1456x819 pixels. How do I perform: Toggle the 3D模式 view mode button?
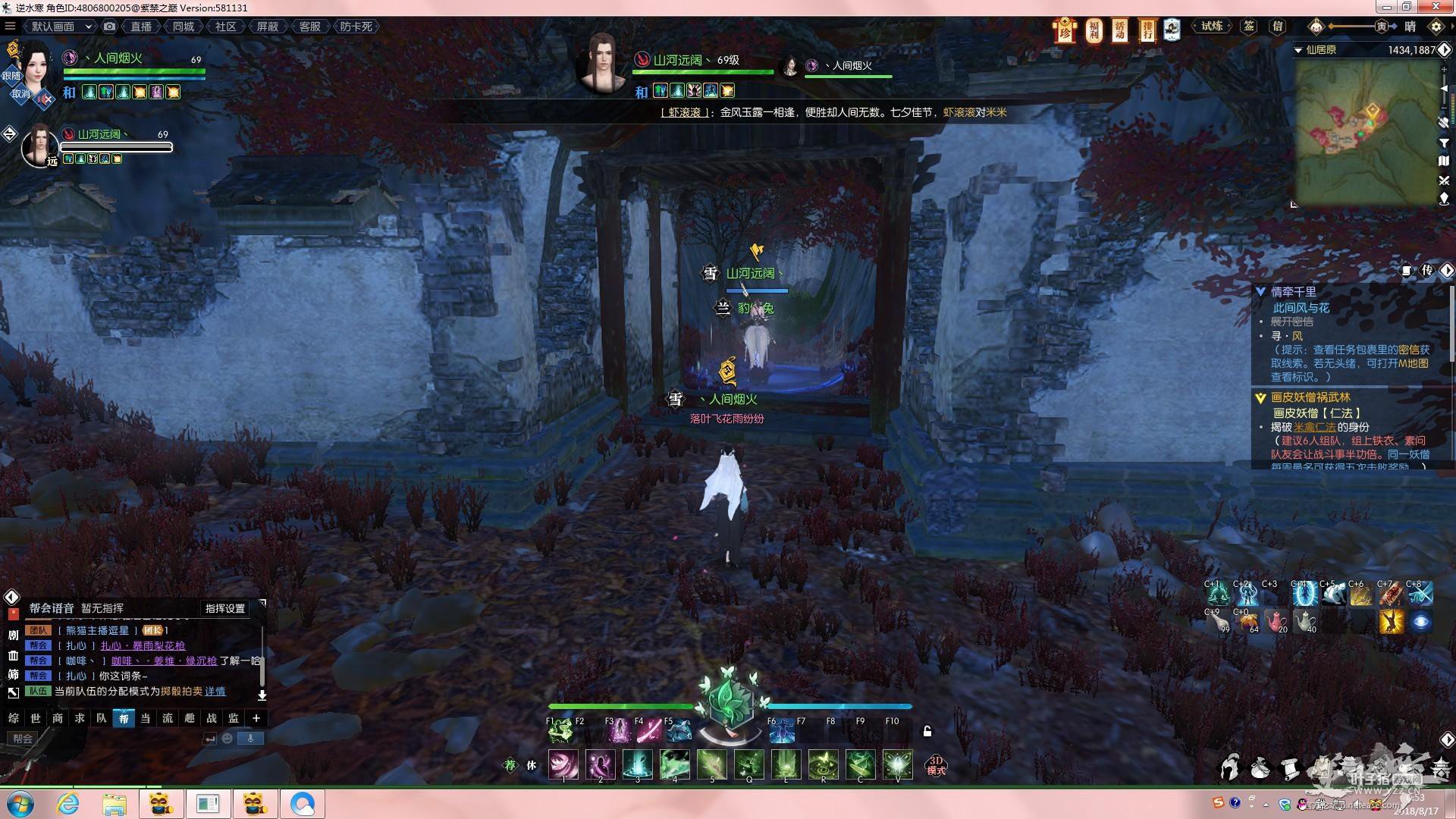click(937, 765)
